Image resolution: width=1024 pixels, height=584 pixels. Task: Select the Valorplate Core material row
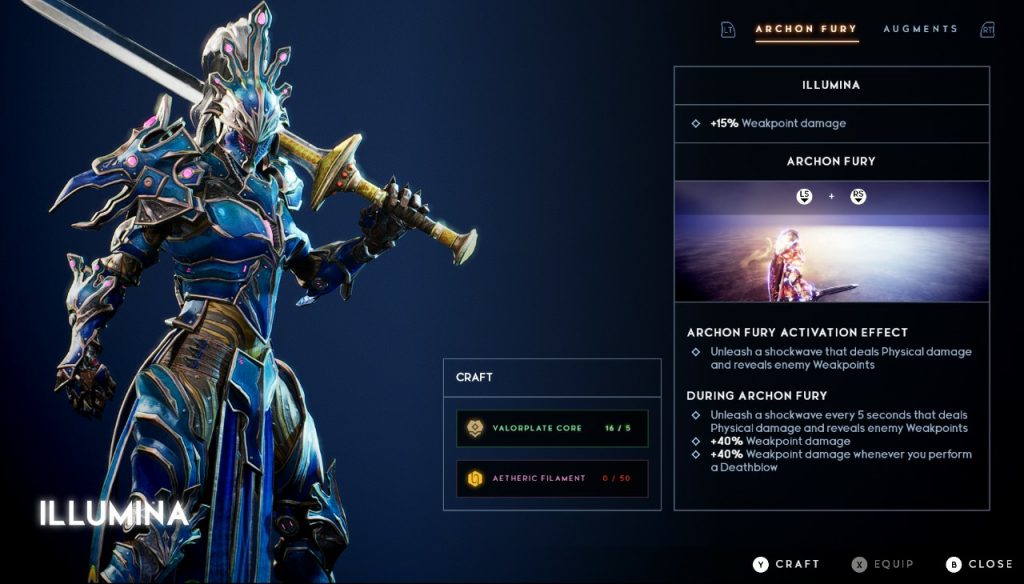pos(552,428)
